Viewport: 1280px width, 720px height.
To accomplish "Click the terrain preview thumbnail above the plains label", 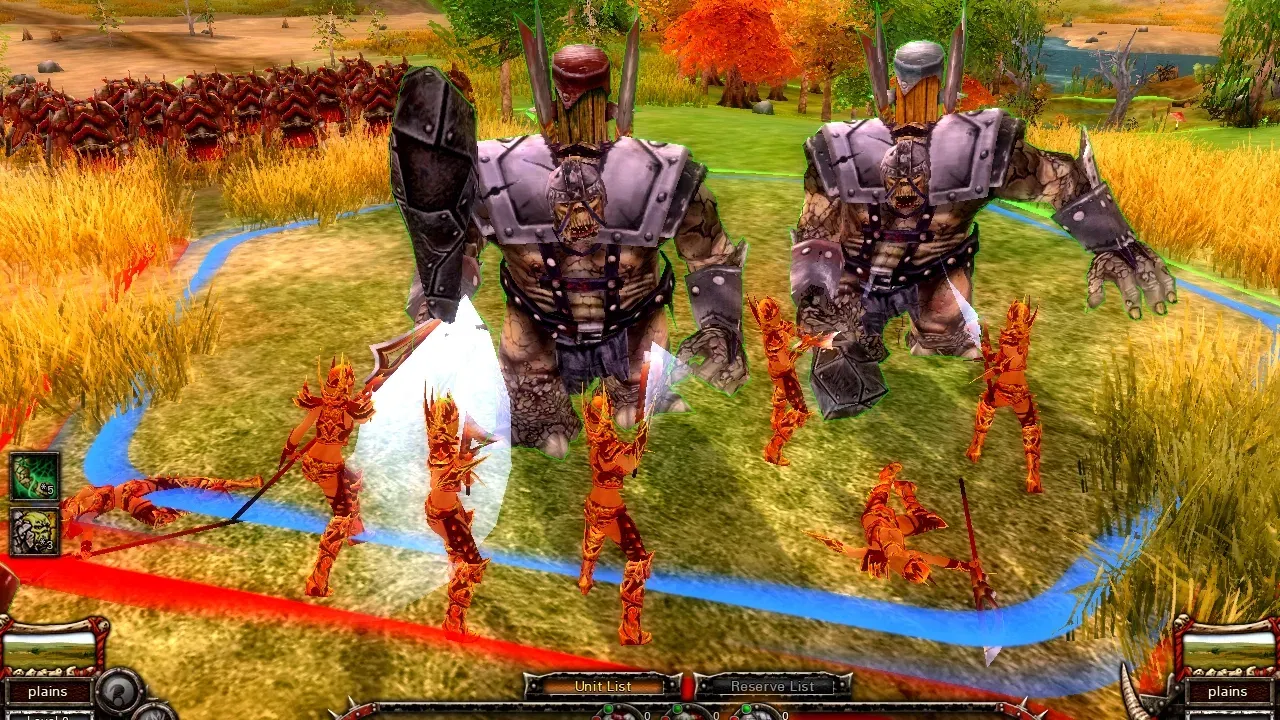I will [50, 652].
